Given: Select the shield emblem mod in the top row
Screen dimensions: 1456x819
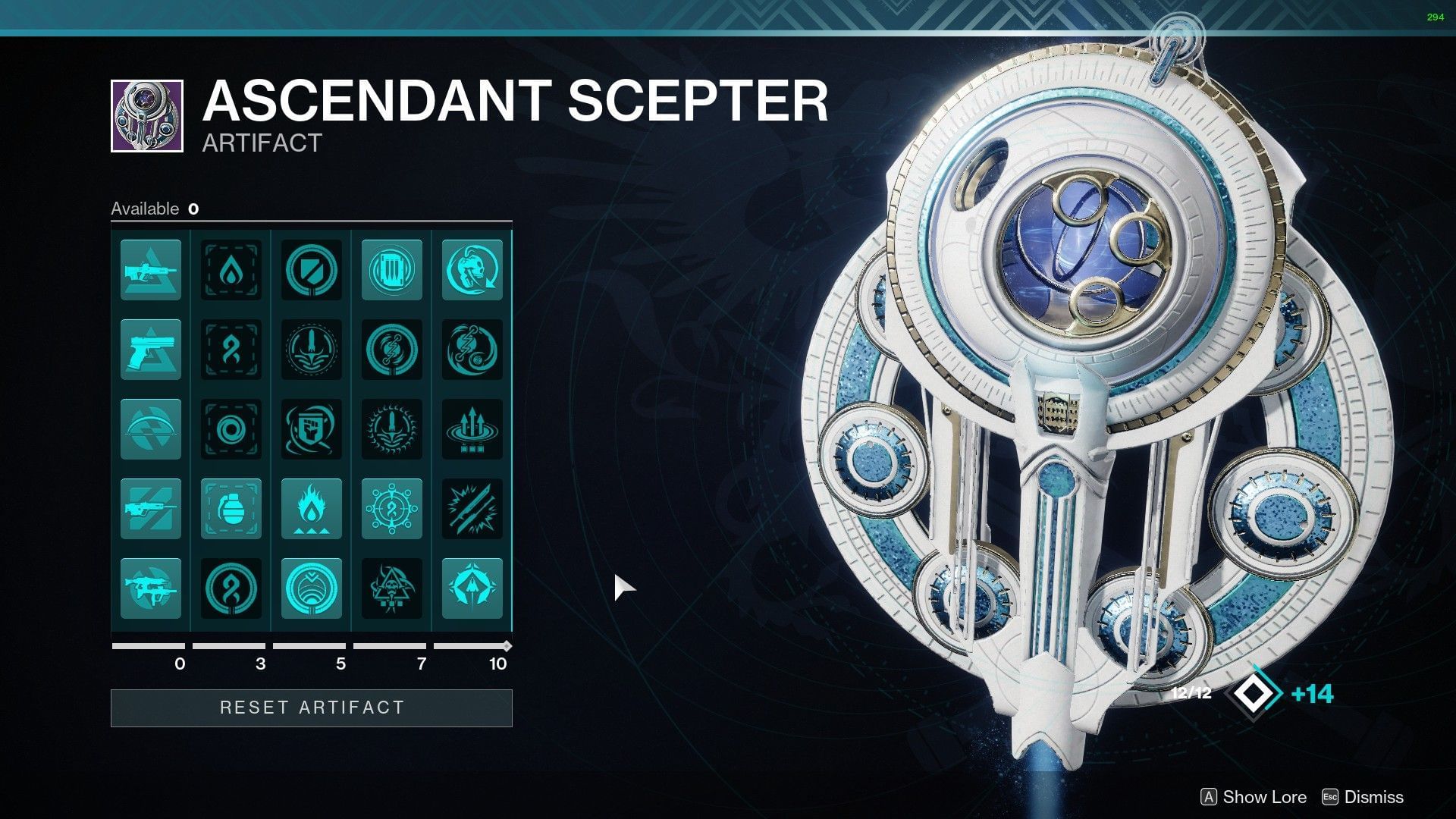Looking at the screenshot, I should pyautogui.click(x=312, y=269).
